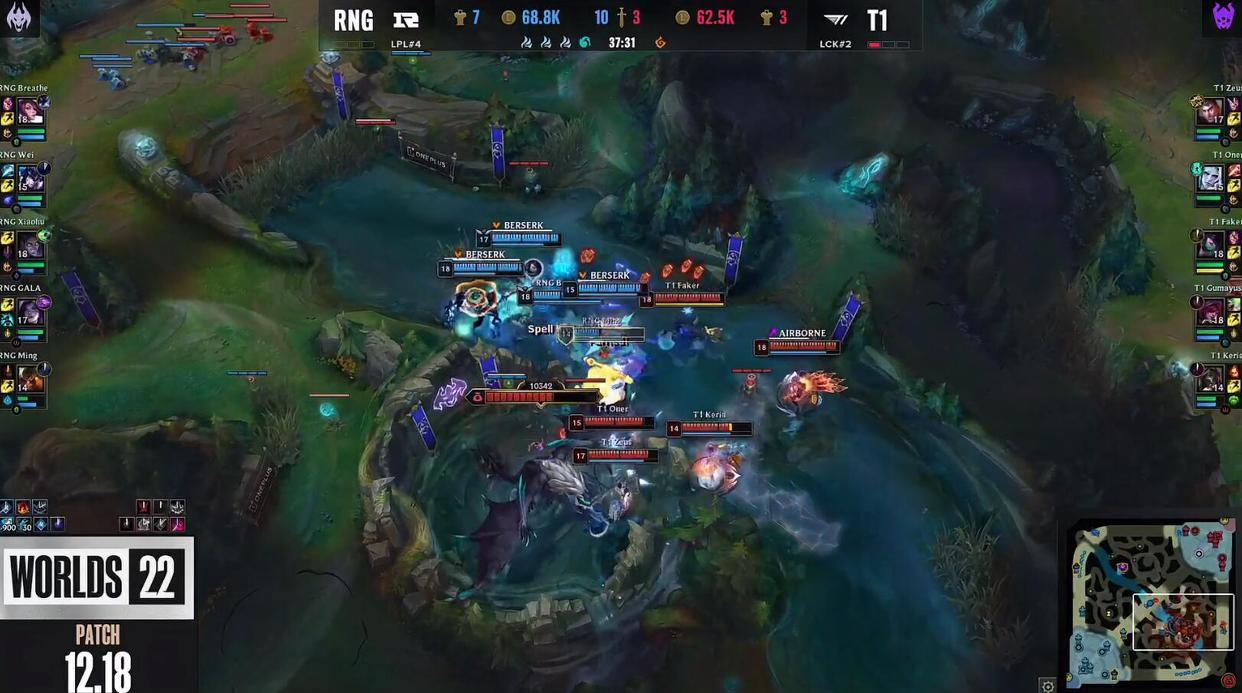Click the red round button on minimap corner

click(1228, 682)
